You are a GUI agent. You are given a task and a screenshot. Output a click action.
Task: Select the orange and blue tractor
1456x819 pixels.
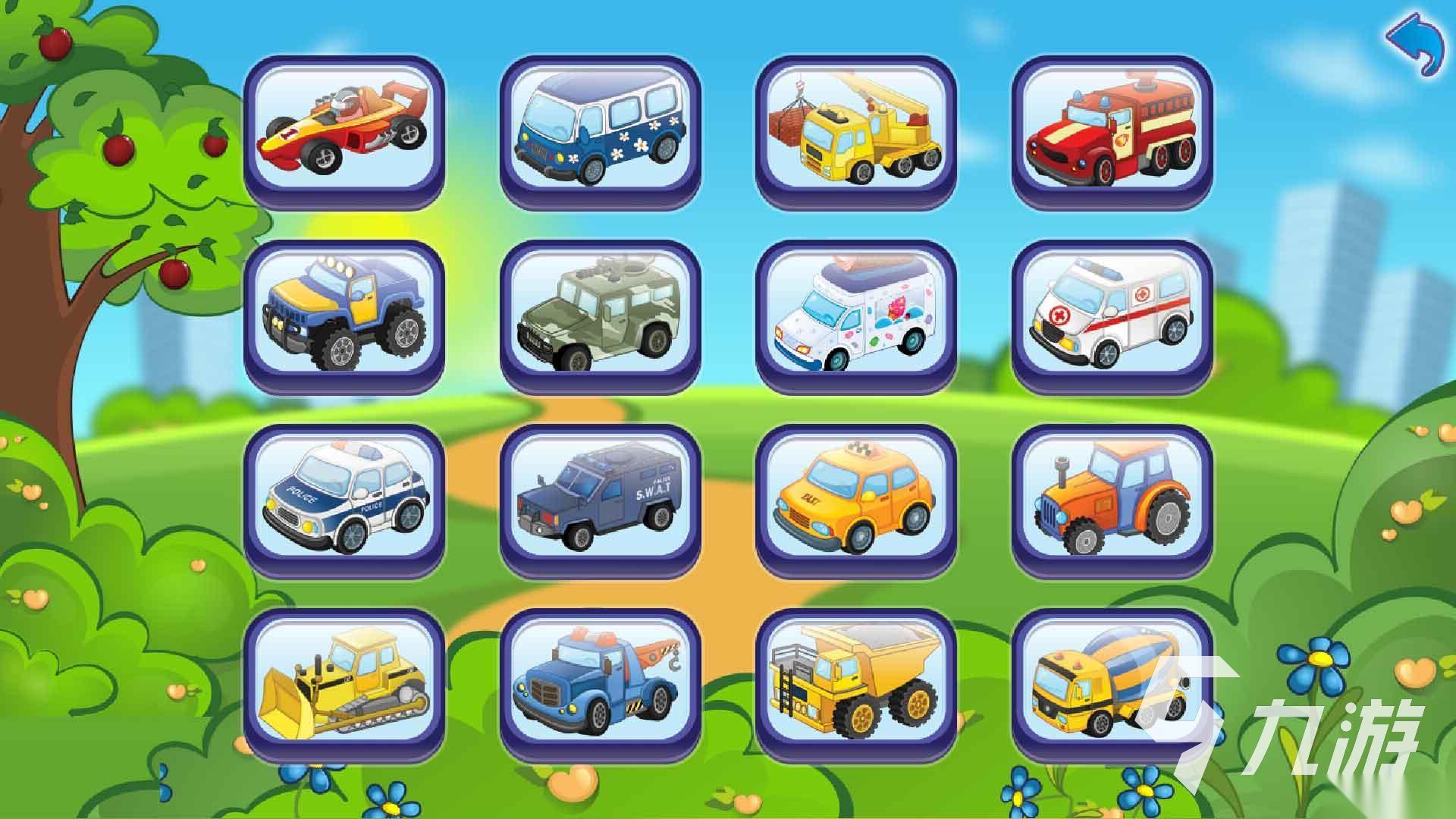point(1112,497)
